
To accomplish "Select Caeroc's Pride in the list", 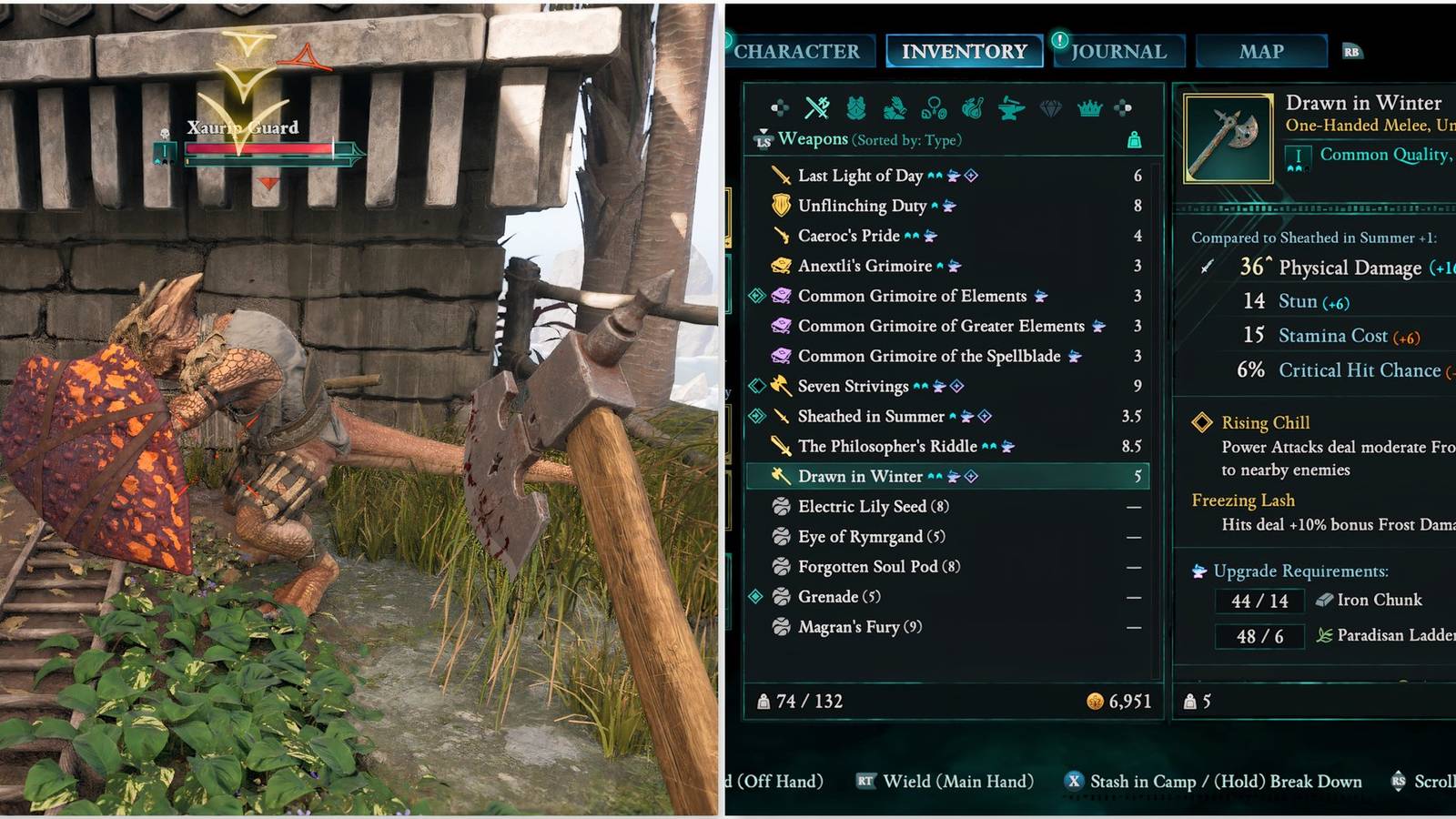I will click(x=848, y=236).
